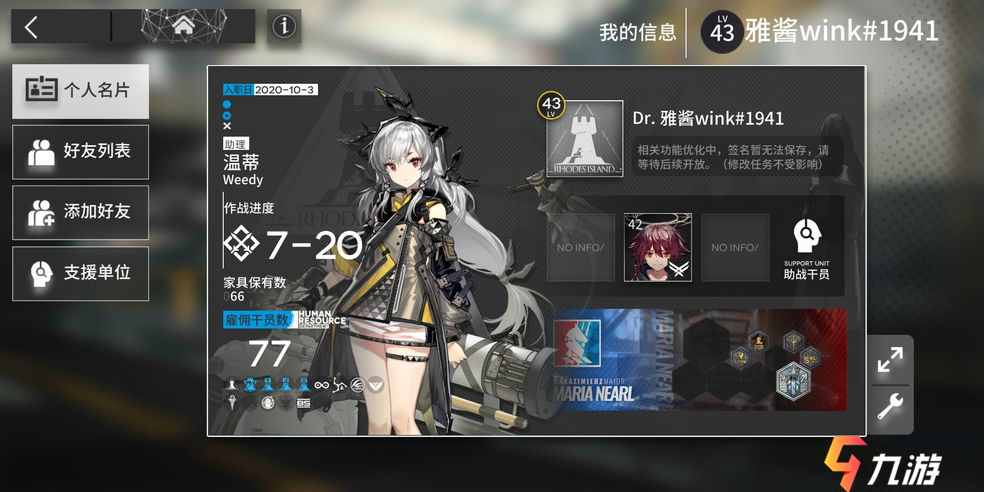Select the 个人名片 profile card tab

(x=81, y=91)
